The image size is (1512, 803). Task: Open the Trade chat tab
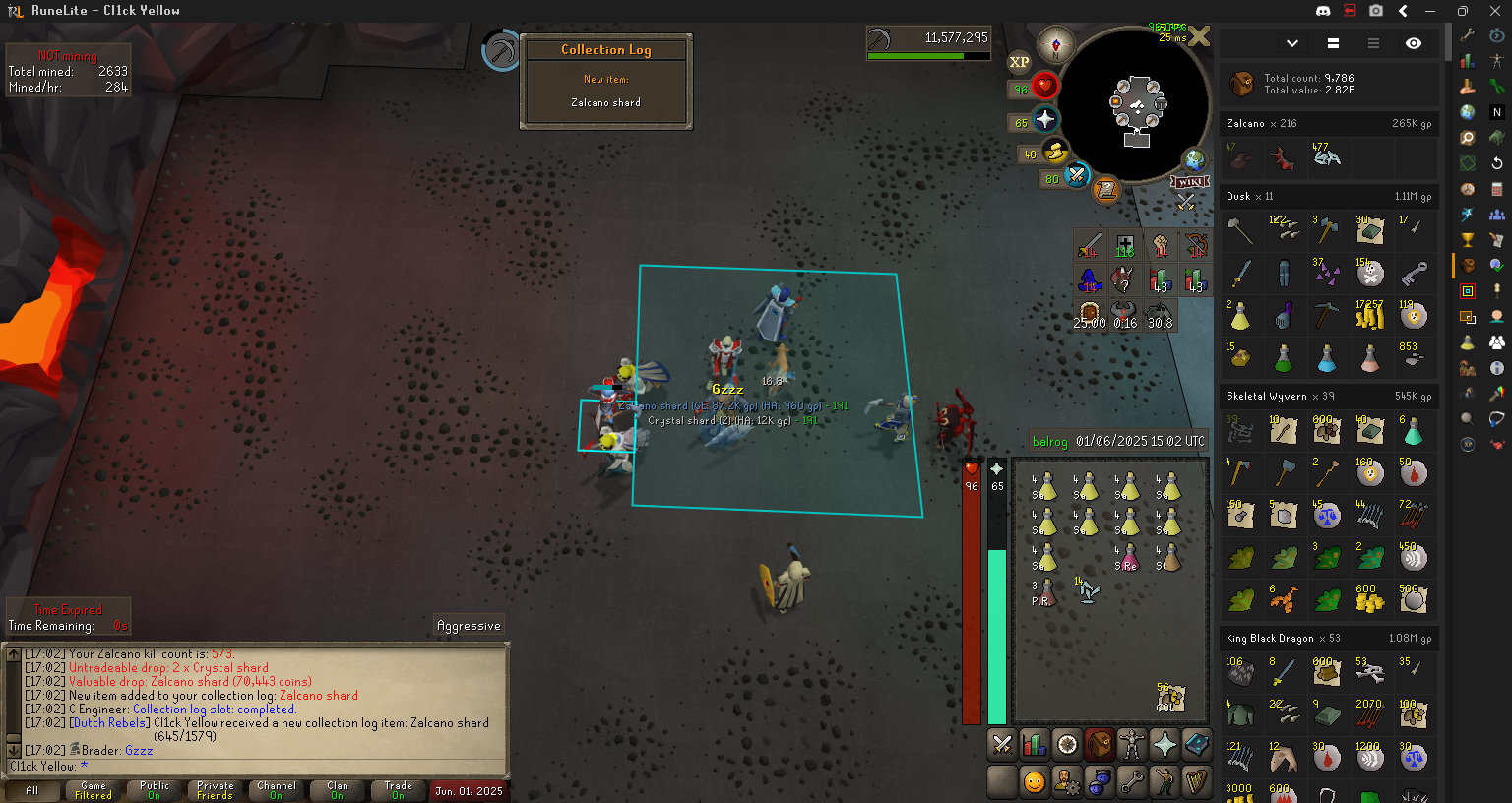point(399,790)
